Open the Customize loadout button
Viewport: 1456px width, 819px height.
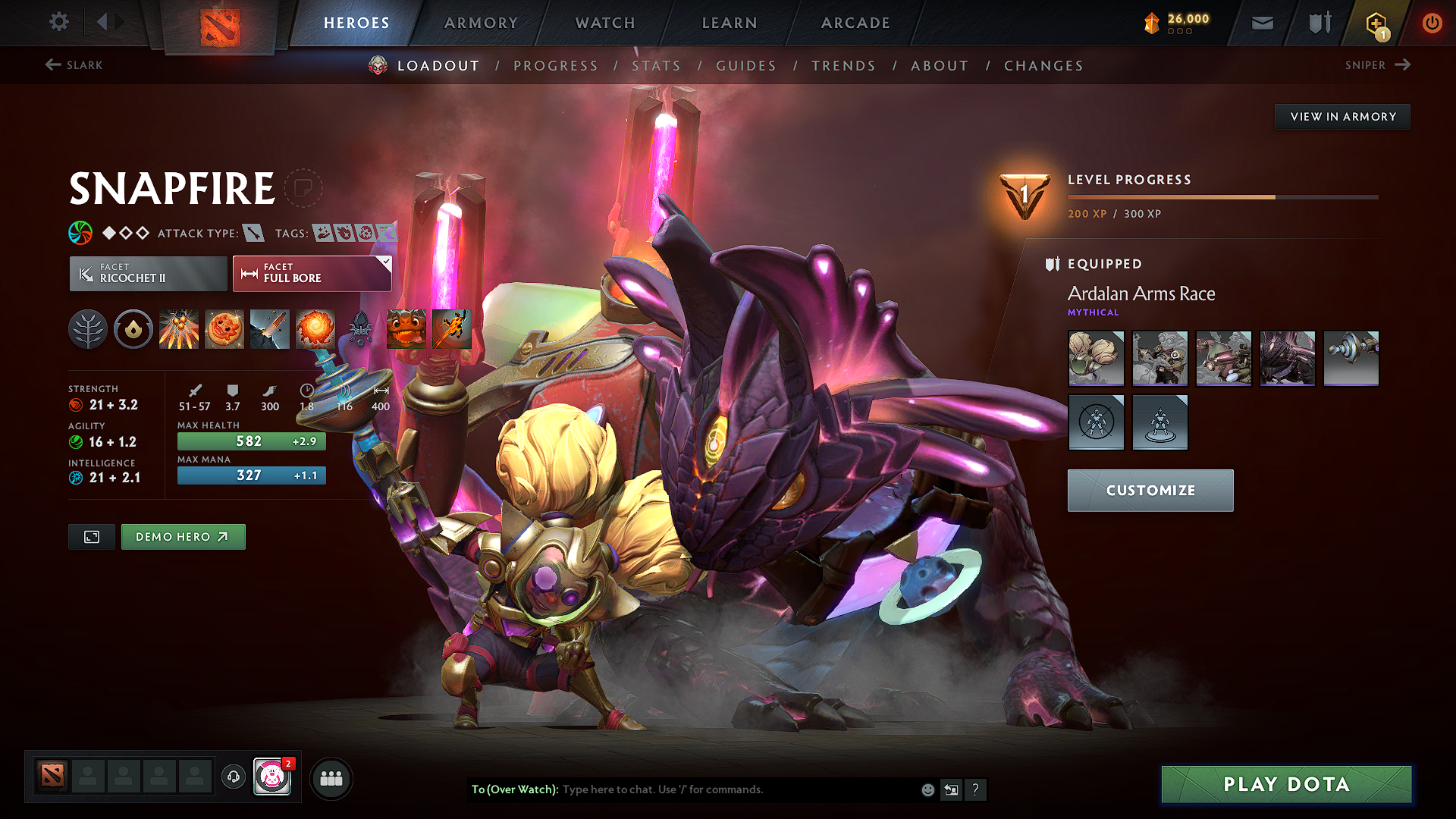[x=1150, y=491]
